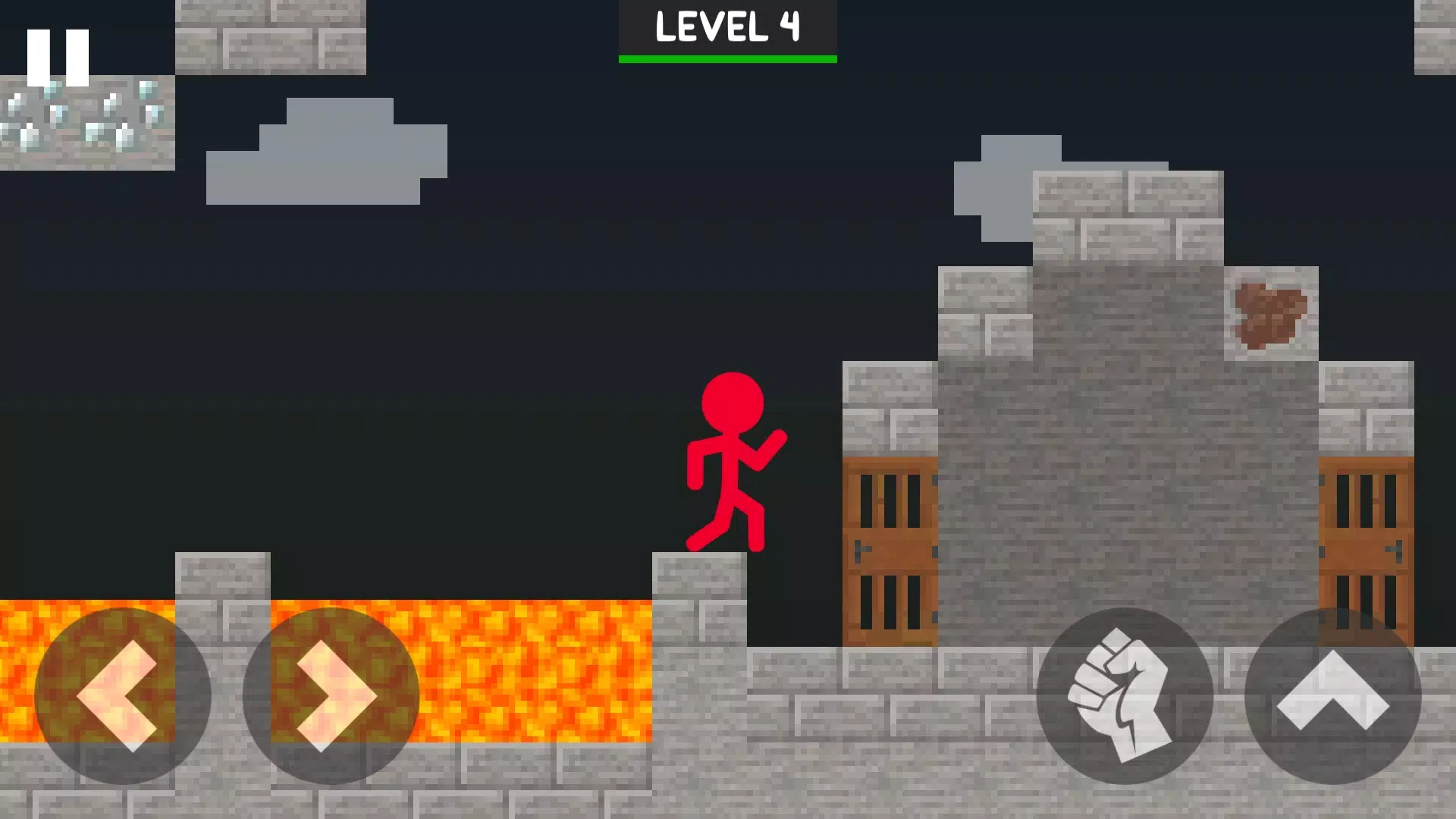Click the rusty brown patch on the stone wall
The height and width of the screenshot is (819, 1456).
(1270, 315)
